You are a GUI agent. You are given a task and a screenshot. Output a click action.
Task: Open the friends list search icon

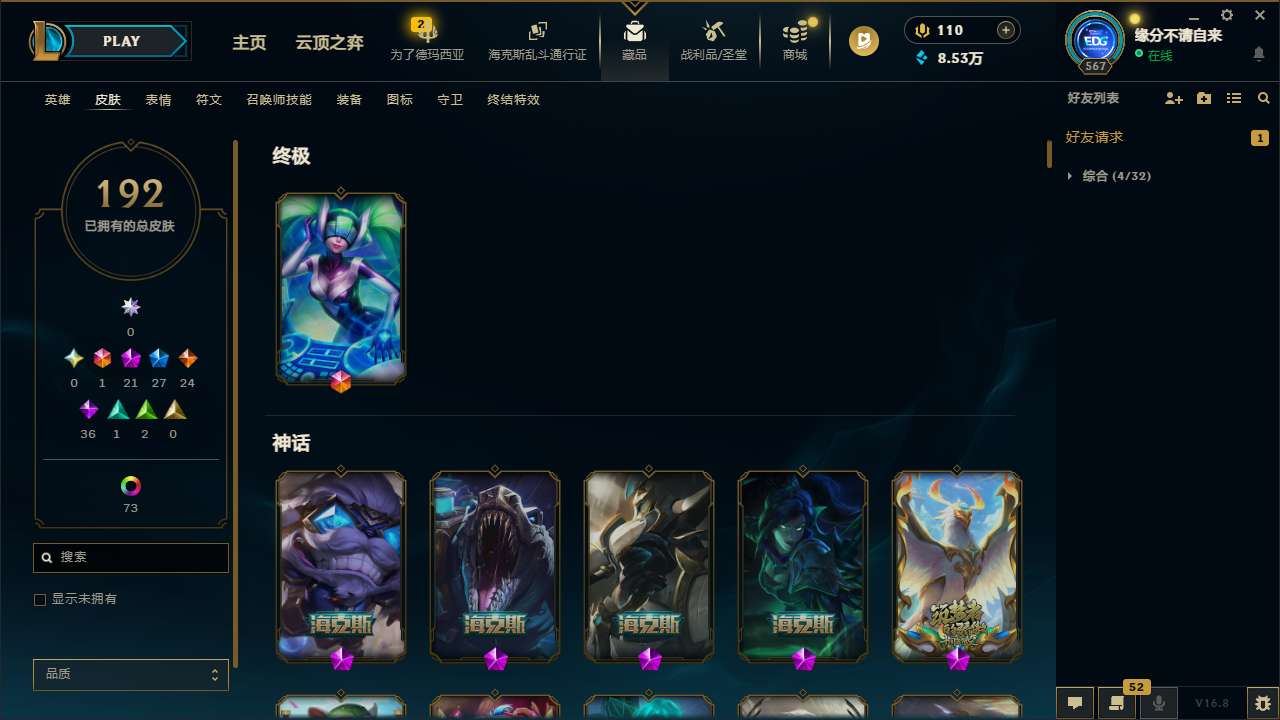[1263, 98]
